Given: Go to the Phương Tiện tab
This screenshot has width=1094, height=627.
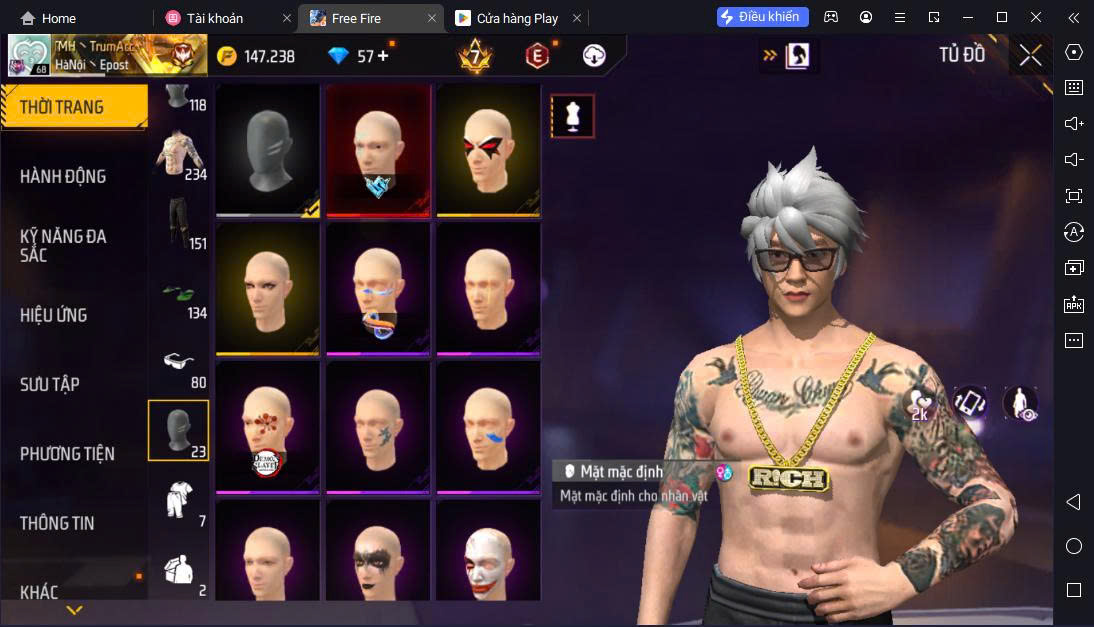Looking at the screenshot, I should click(x=67, y=453).
